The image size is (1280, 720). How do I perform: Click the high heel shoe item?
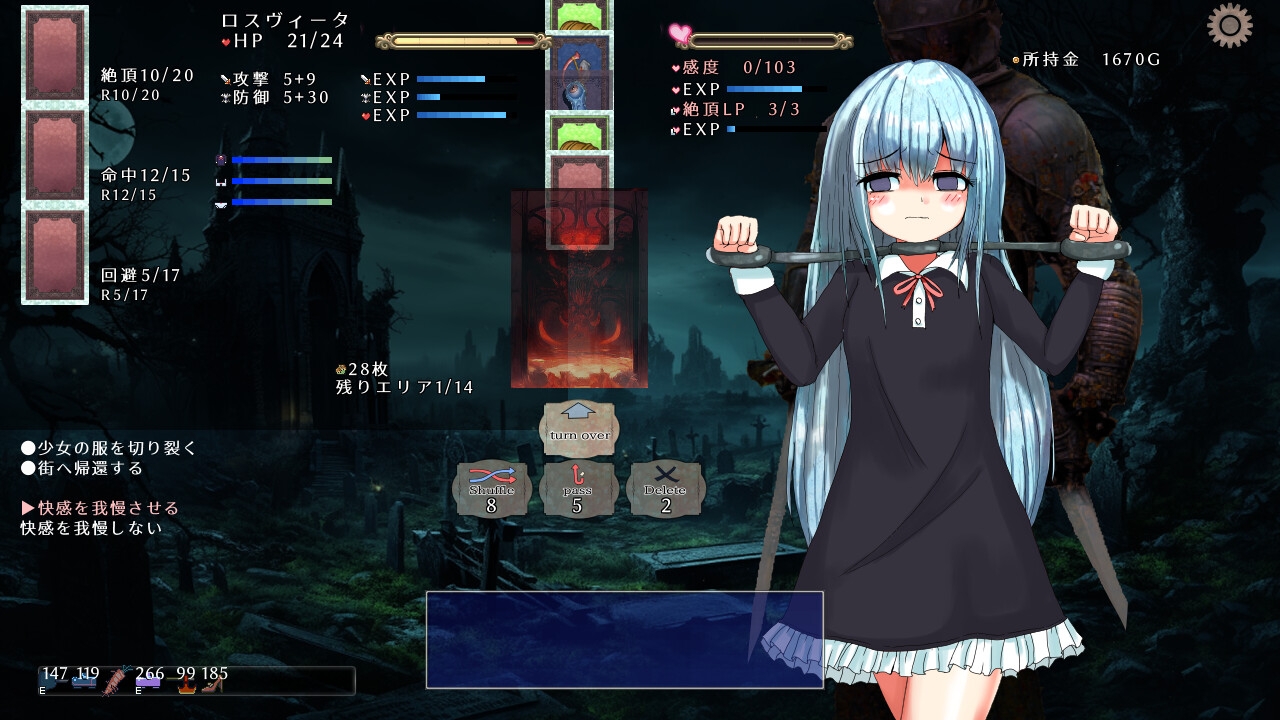pyautogui.click(x=212, y=685)
